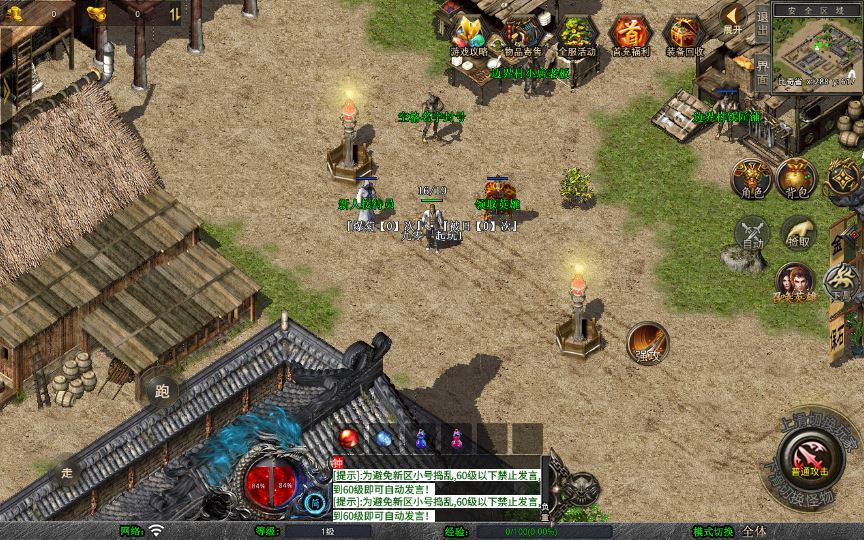Image resolution: width=864 pixels, height=540 pixels.
Task: Open the 游戏攻略 game guide icon
Action: tap(469, 35)
